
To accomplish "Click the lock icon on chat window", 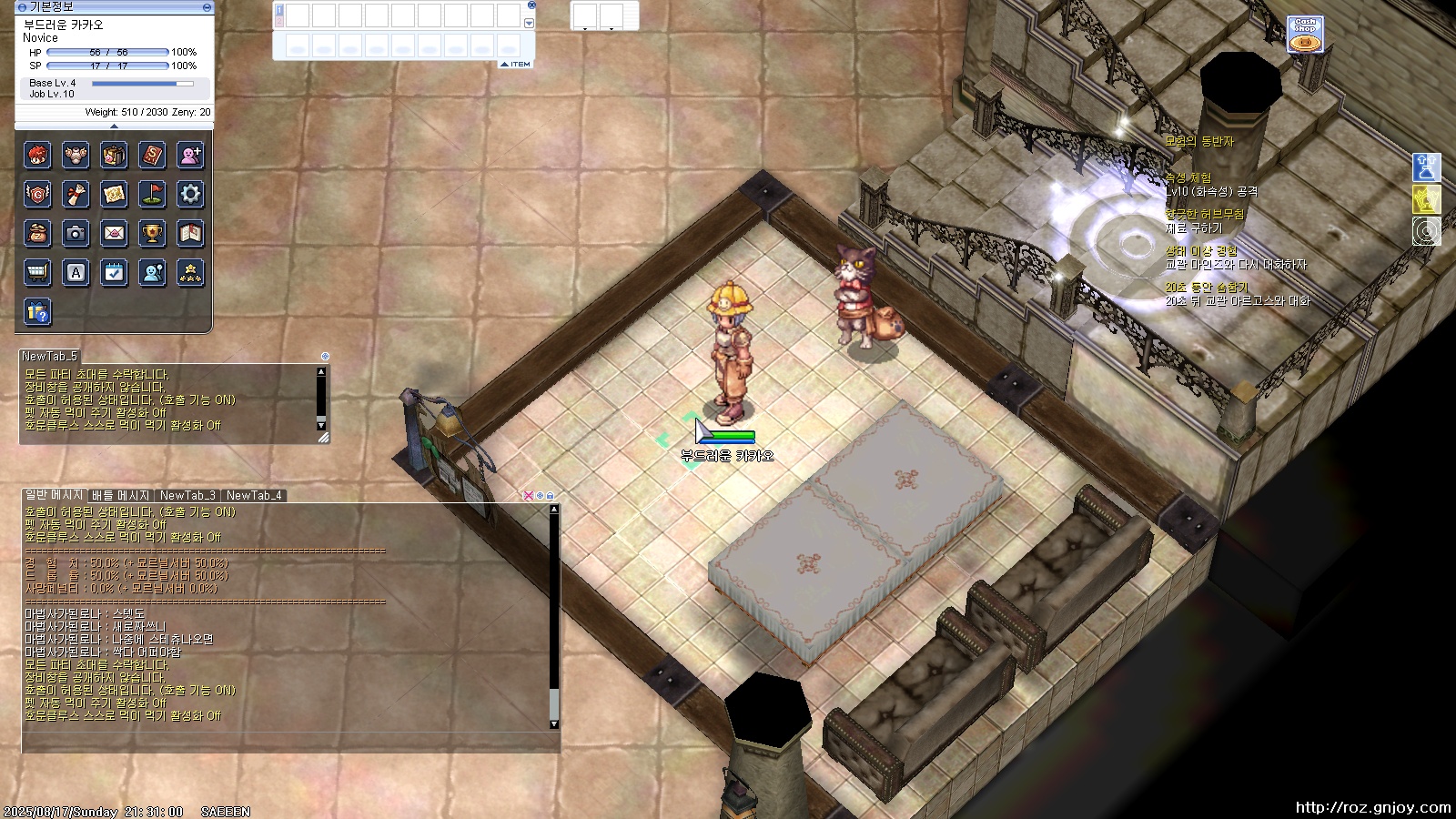I will [550, 496].
